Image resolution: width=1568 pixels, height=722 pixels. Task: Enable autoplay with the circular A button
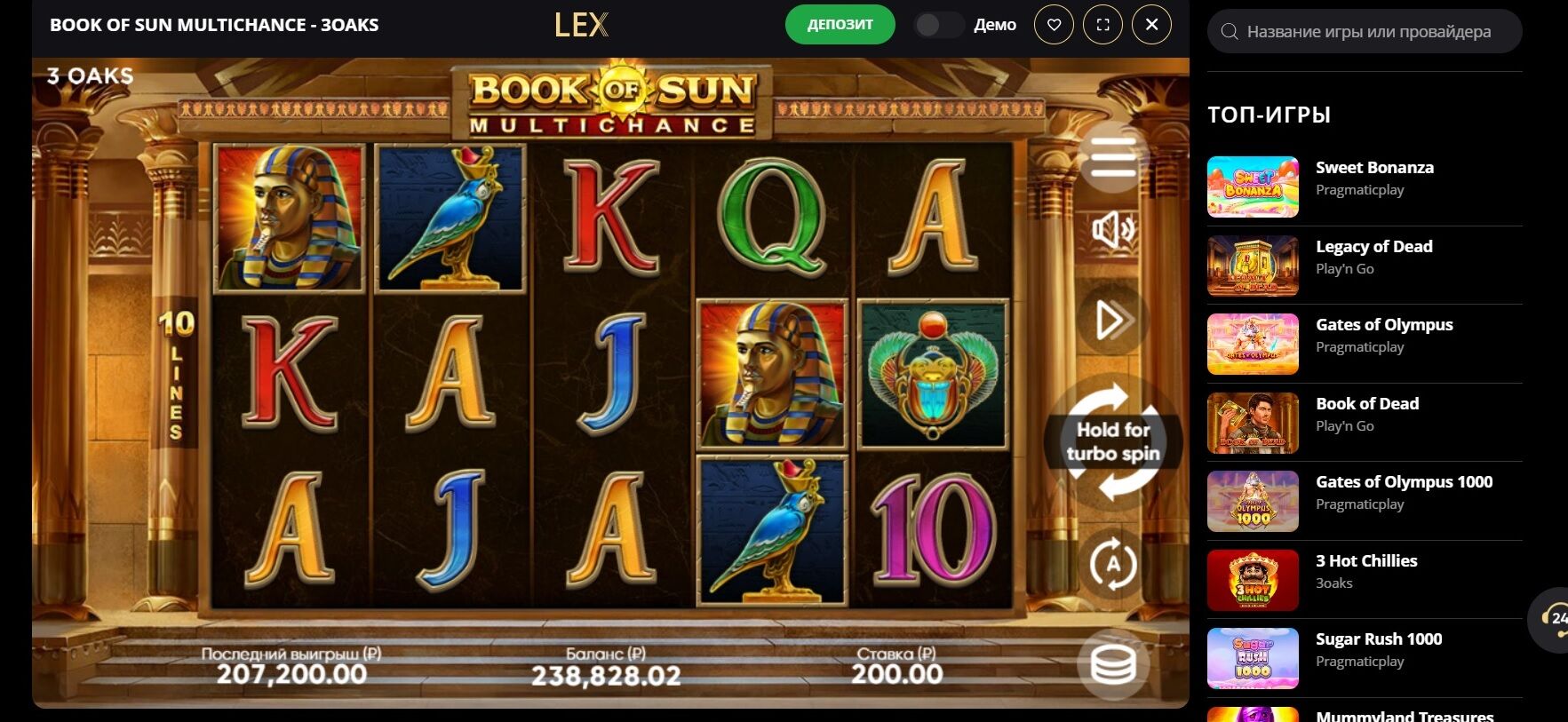click(x=1112, y=563)
